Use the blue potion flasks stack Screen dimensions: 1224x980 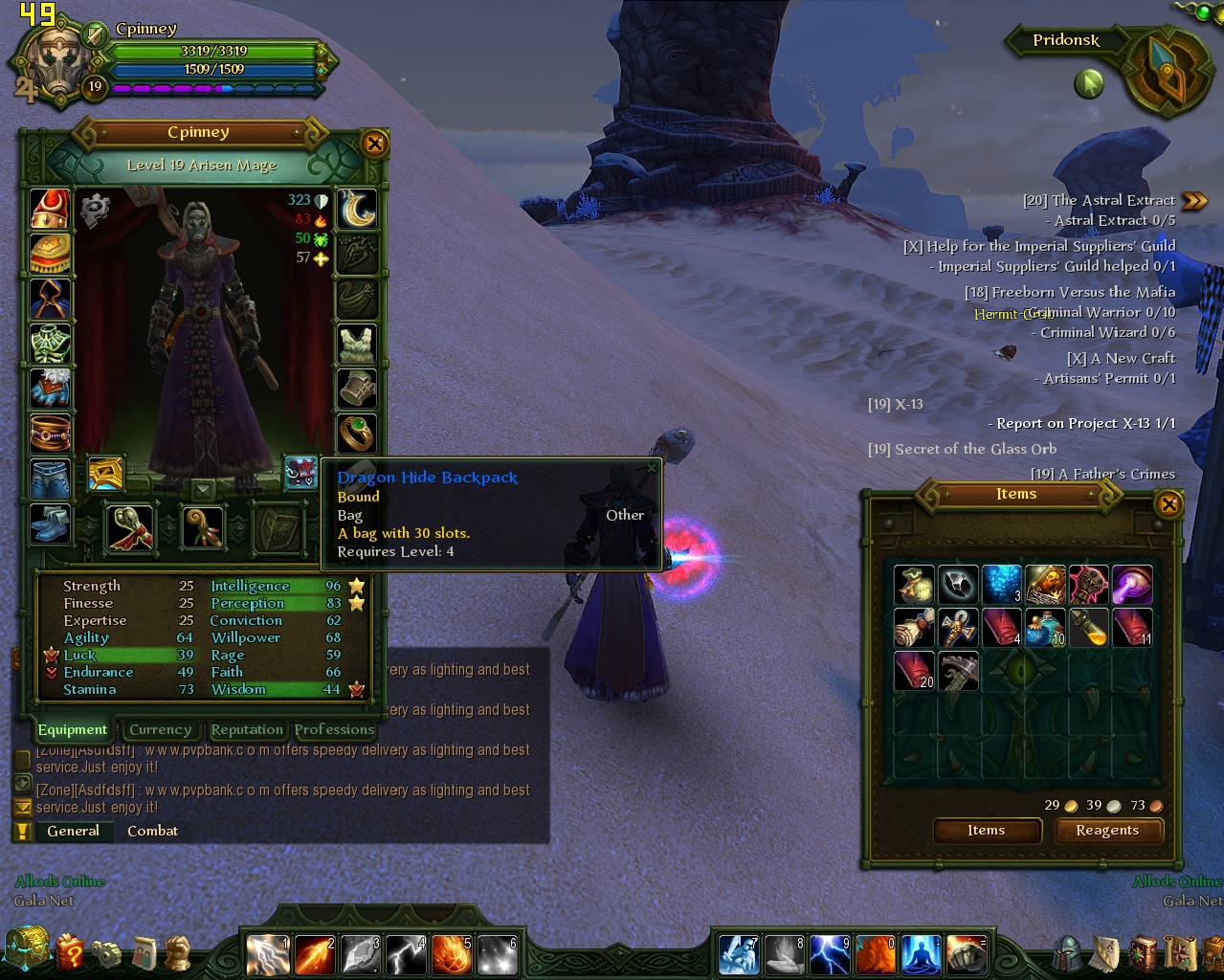(x=1045, y=628)
